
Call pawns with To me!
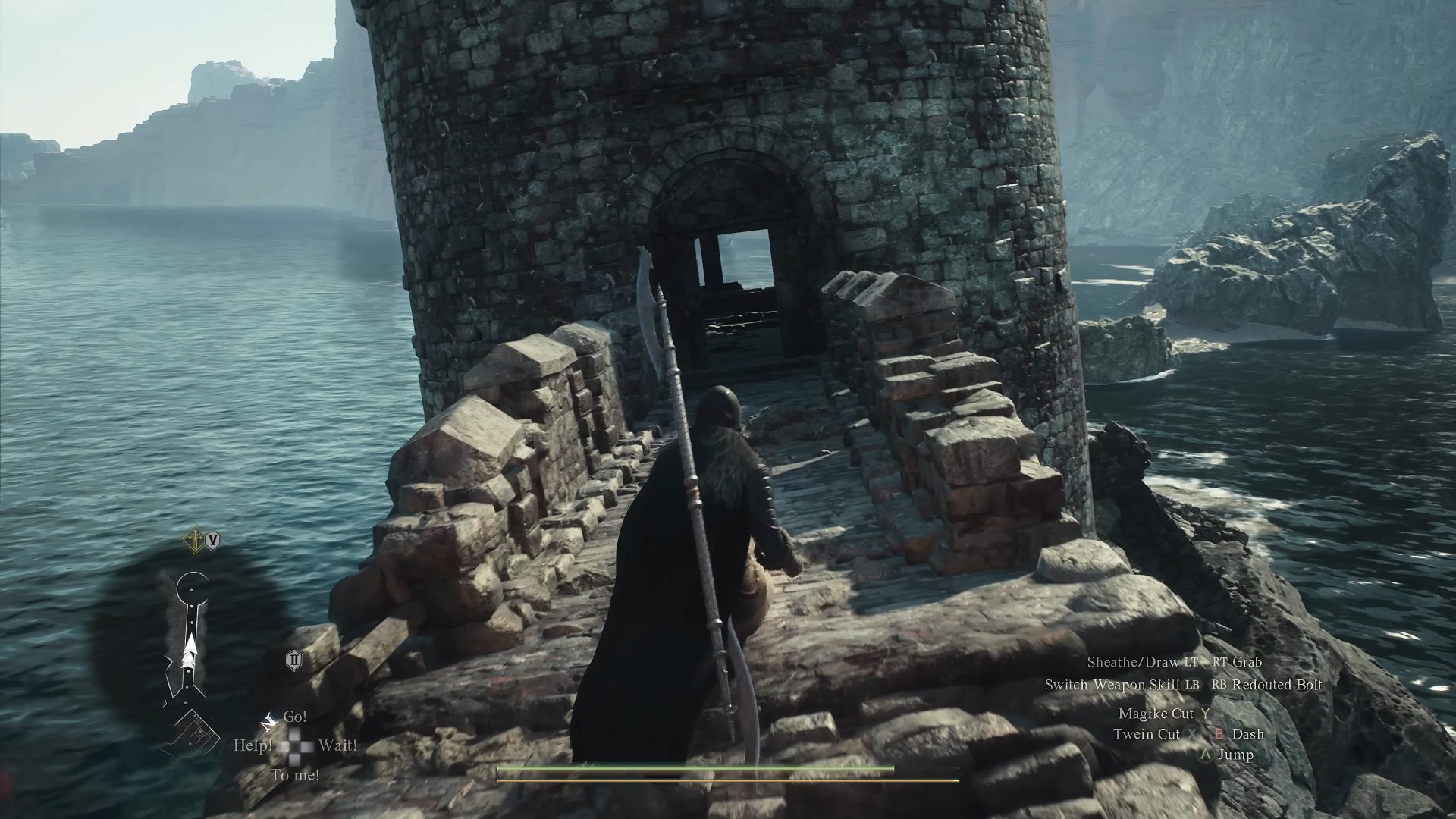click(x=295, y=775)
